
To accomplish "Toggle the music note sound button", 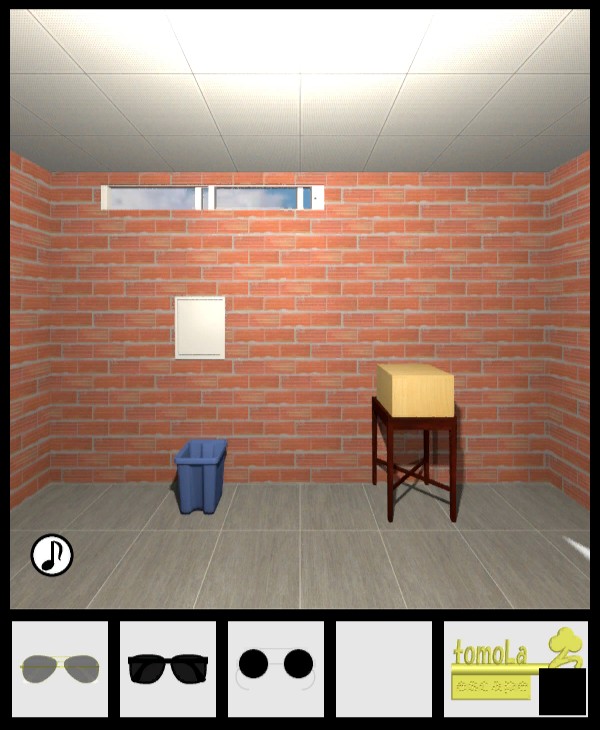I will [52, 555].
